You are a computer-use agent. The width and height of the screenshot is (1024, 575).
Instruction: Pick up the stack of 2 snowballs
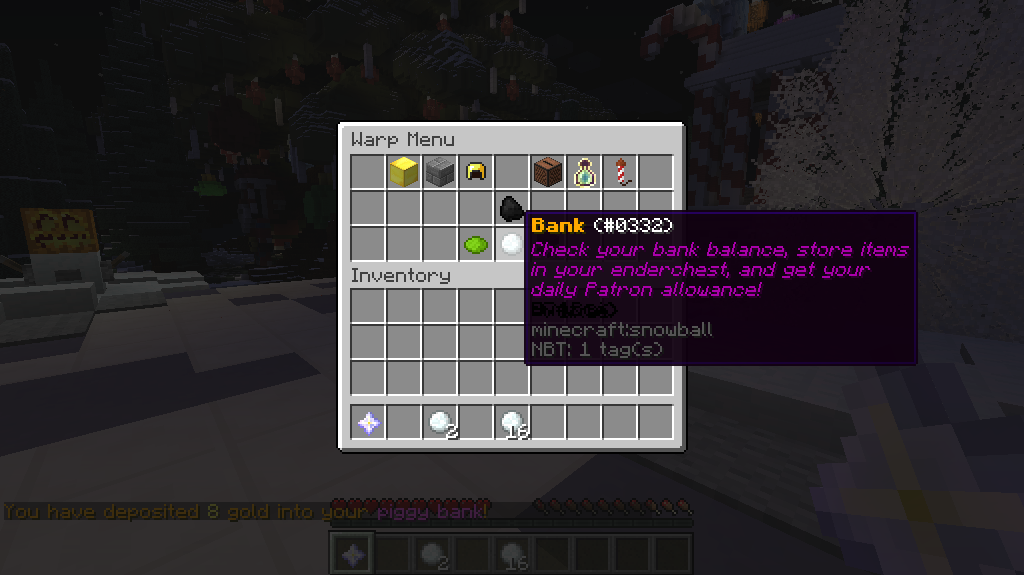[439, 423]
